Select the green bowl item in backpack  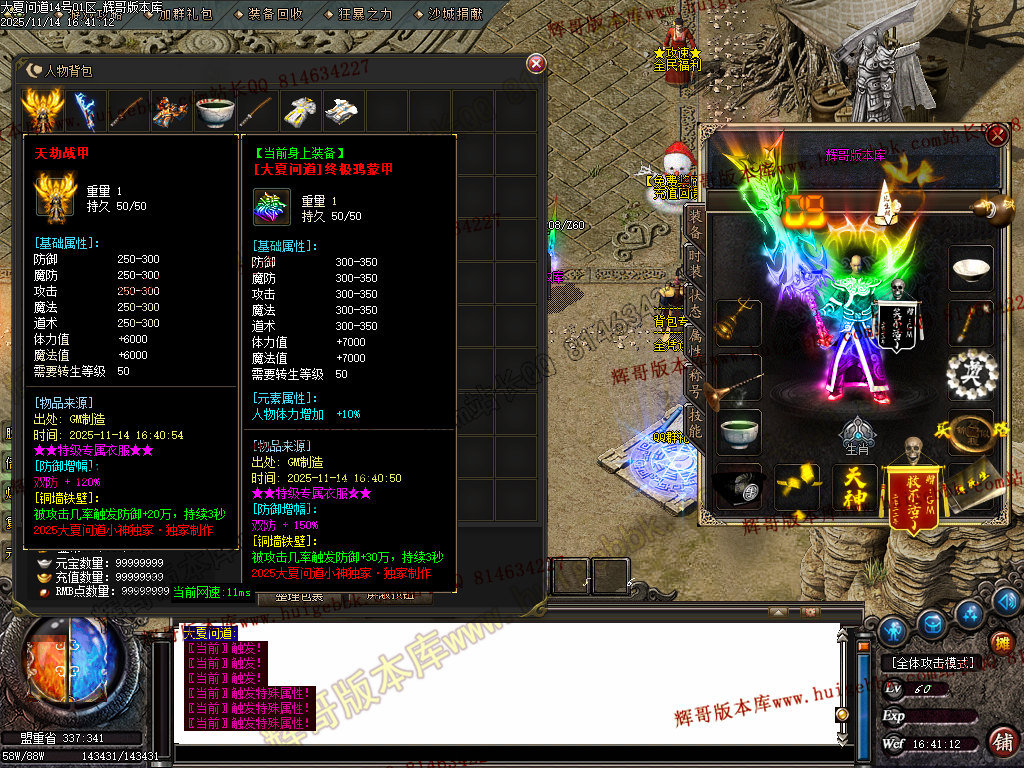point(215,111)
